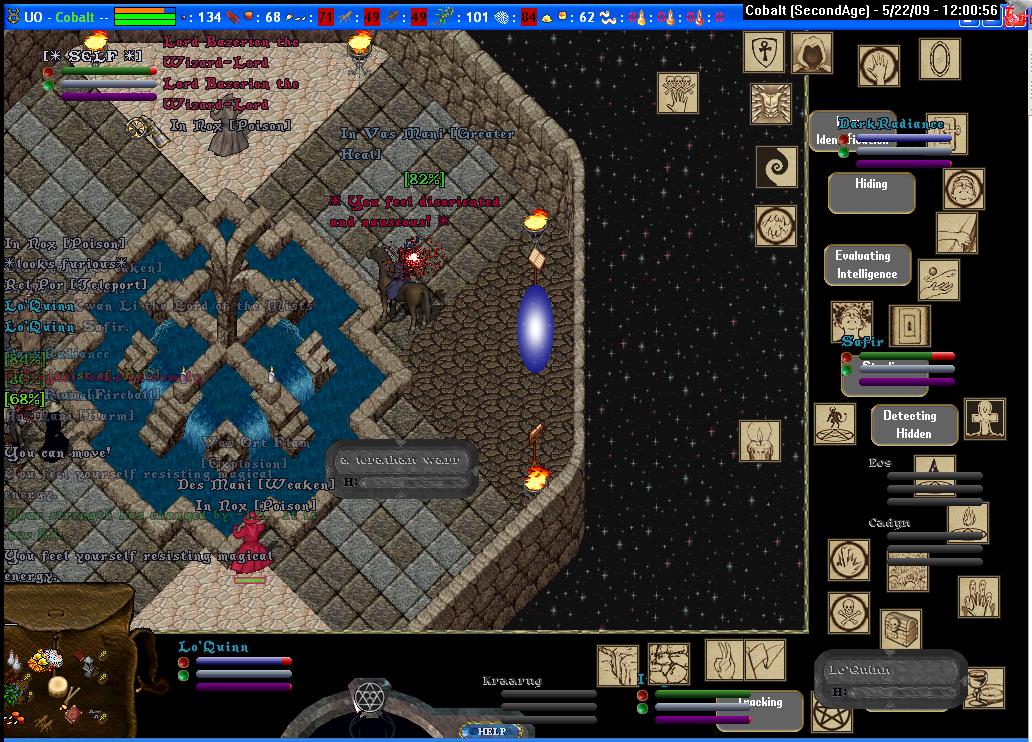Cast the summon daemon pentagram icon
This screenshot has width=1032, height=742.
coord(834,424)
